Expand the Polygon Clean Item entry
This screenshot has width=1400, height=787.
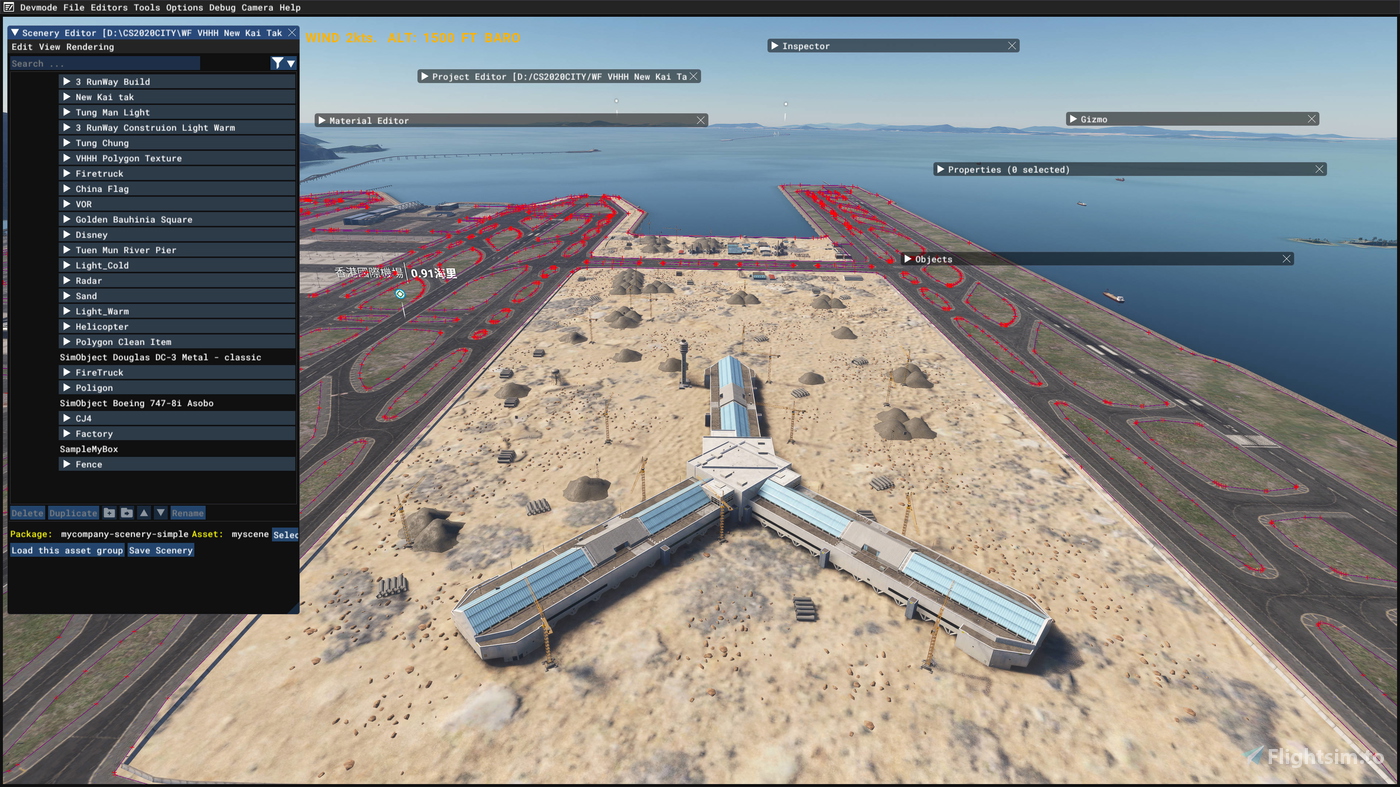[66, 341]
